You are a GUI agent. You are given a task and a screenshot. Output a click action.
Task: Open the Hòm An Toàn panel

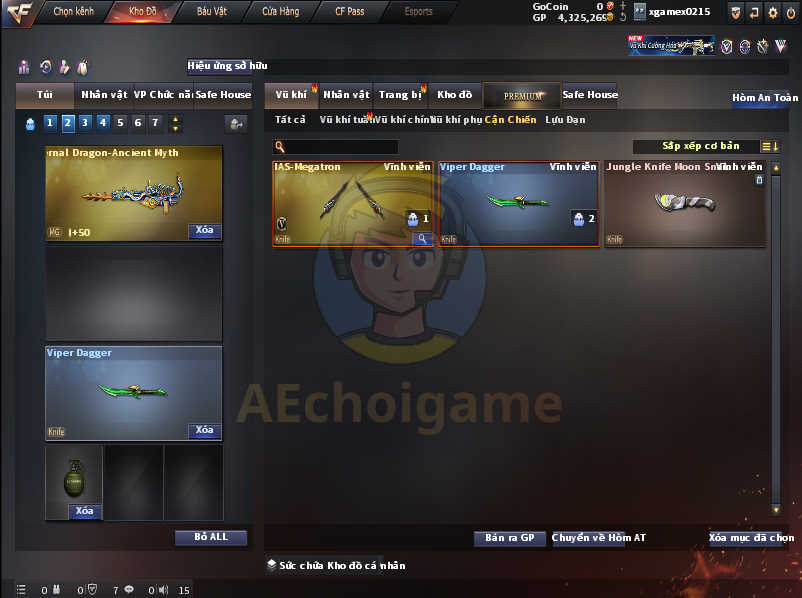764,98
